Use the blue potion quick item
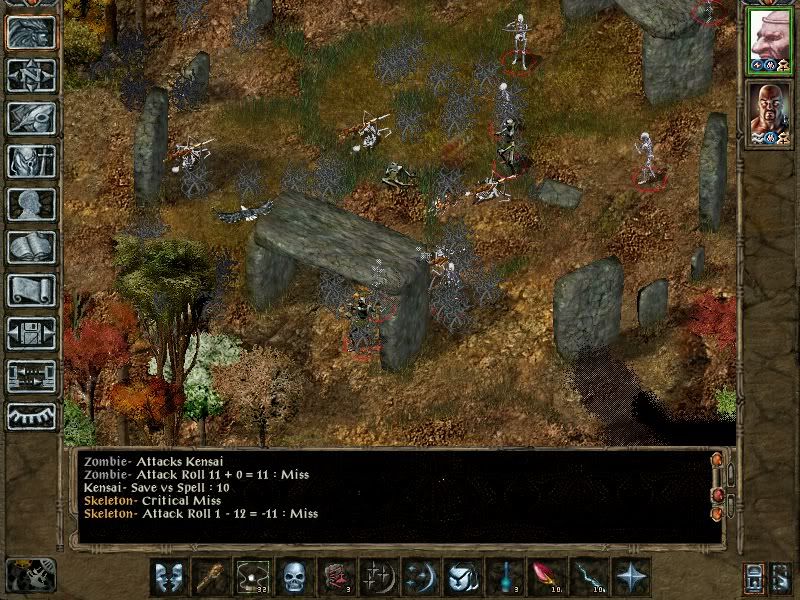The height and width of the screenshot is (600, 800). click(x=505, y=578)
